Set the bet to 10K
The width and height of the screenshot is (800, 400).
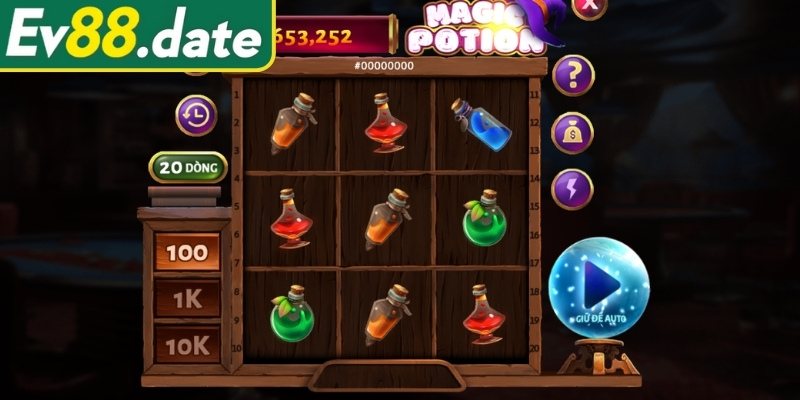(186, 344)
